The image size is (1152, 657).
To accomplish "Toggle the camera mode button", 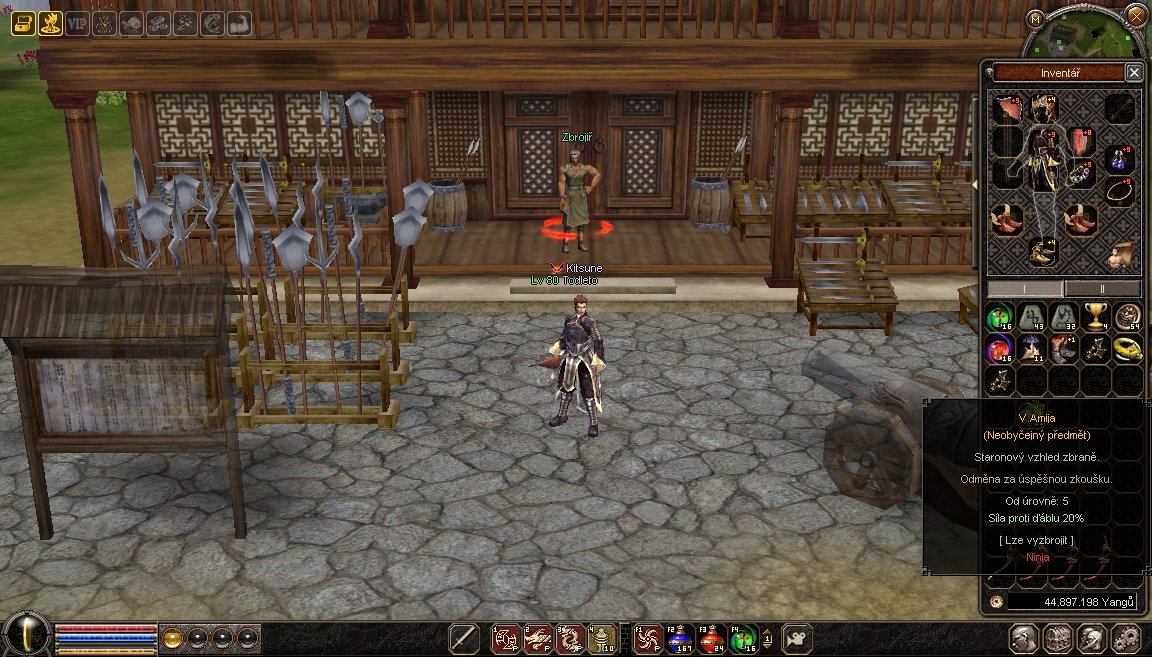I will tap(797, 638).
